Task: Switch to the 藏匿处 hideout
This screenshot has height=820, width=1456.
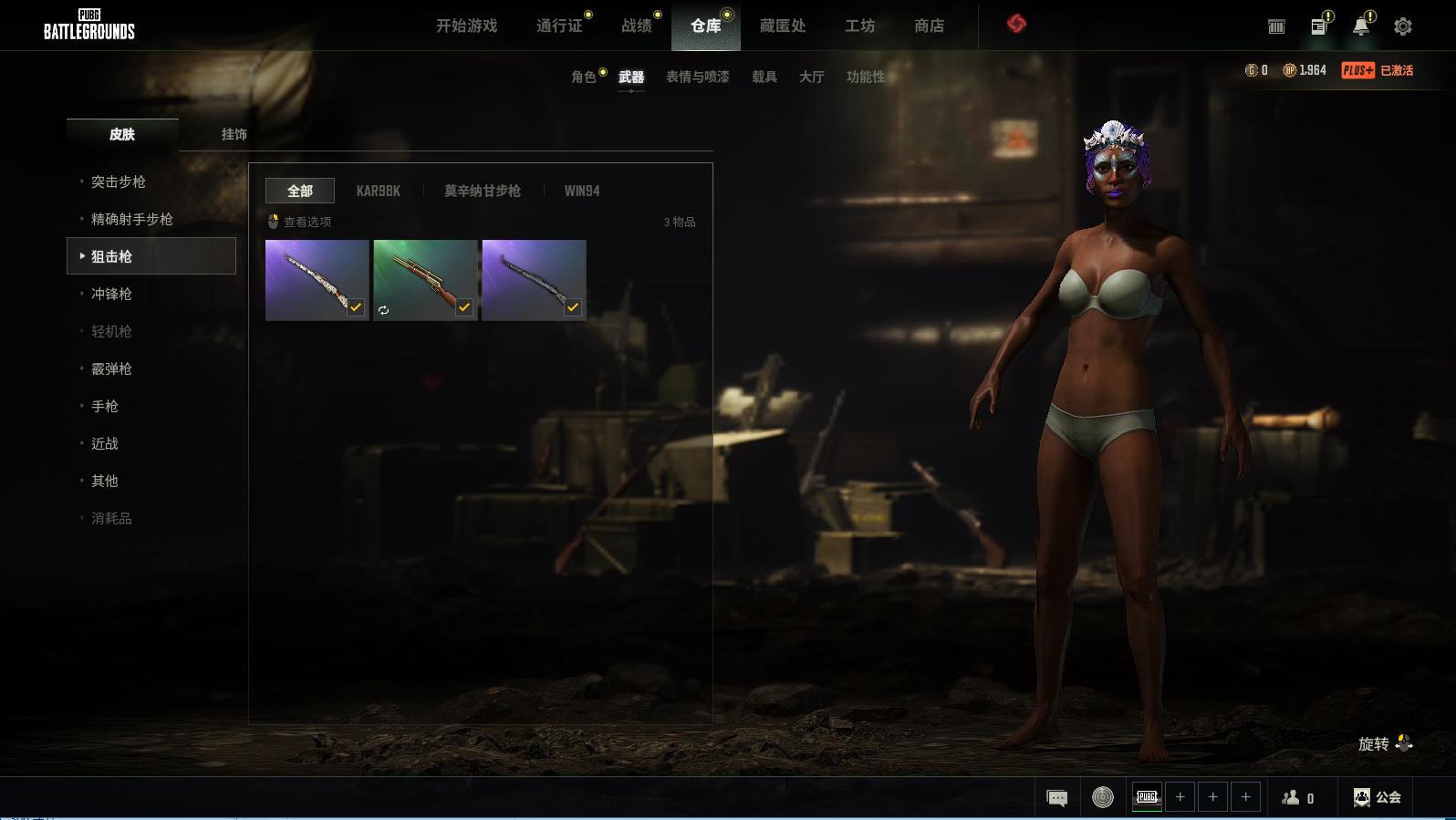Action: tap(783, 26)
